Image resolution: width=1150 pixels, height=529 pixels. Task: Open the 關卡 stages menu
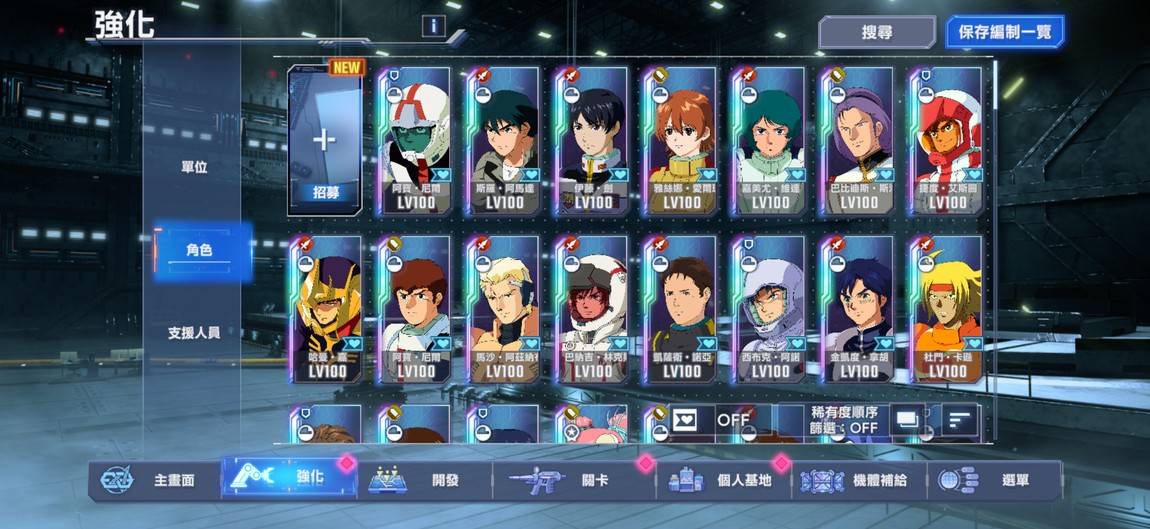pos(573,480)
